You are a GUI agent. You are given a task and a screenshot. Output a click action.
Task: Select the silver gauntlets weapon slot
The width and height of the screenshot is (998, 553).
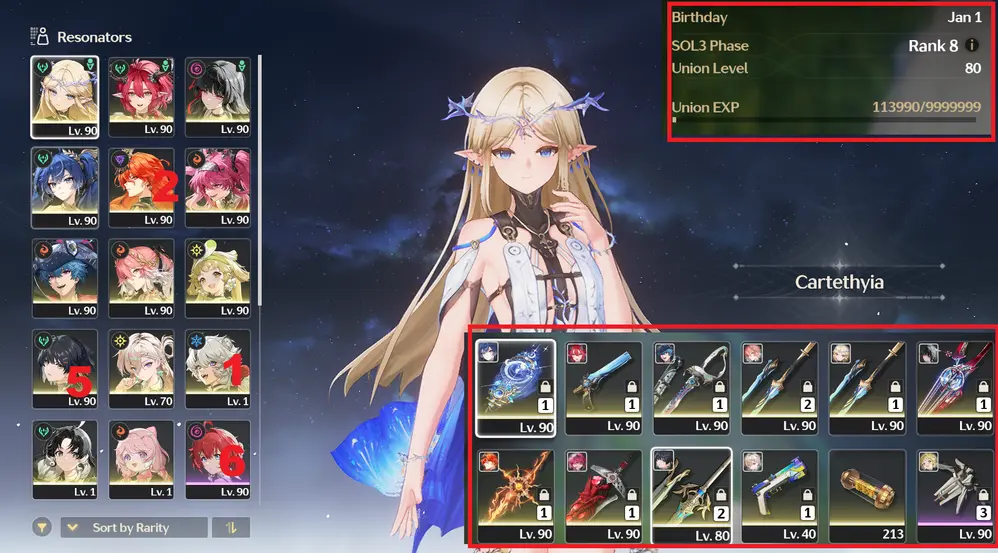[955, 494]
